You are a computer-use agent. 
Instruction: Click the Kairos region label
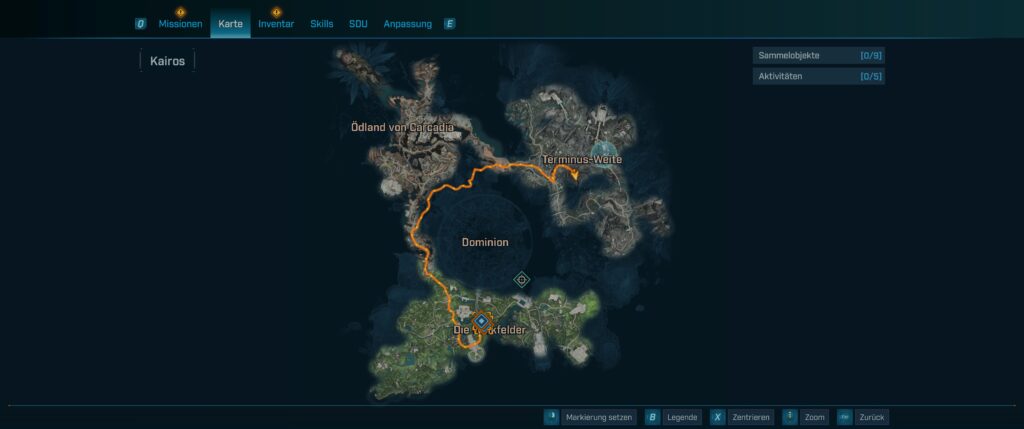[167, 61]
